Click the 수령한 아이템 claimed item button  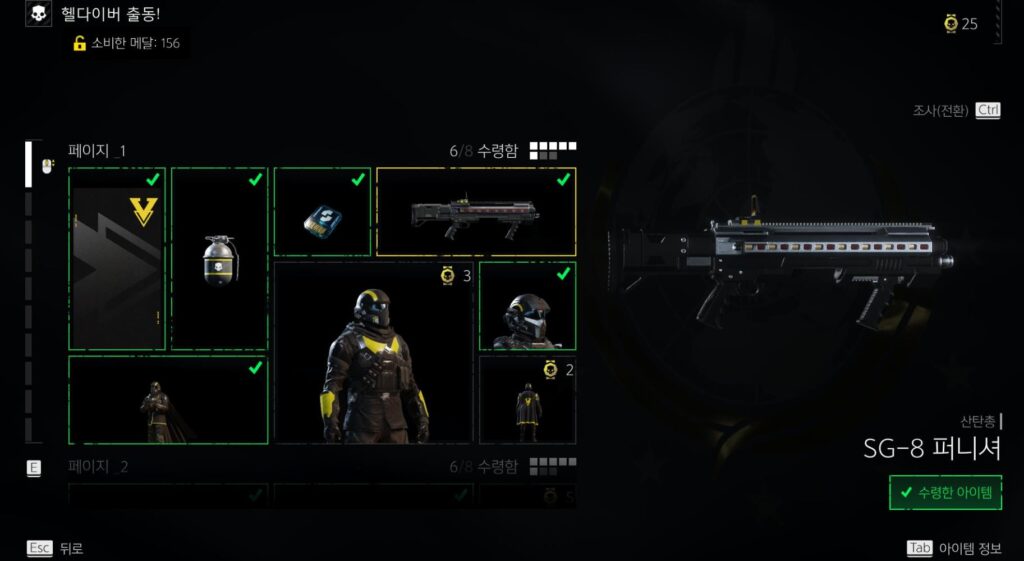pyautogui.click(x=945, y=492)
